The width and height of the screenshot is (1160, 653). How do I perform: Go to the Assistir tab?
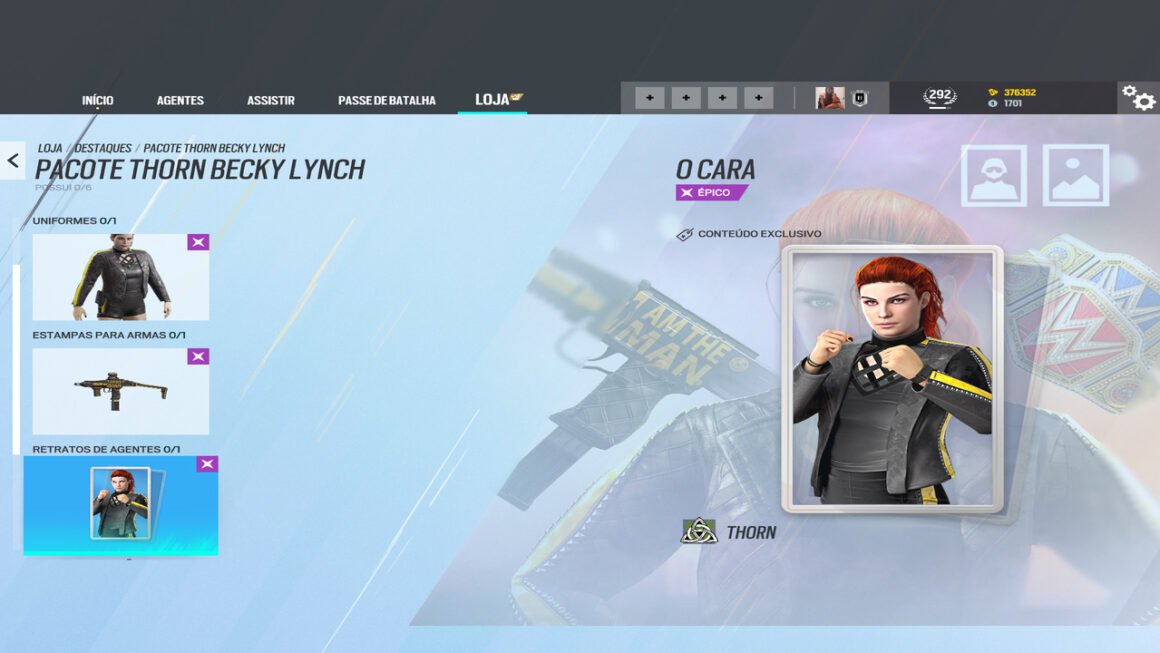tap(271, 100)
